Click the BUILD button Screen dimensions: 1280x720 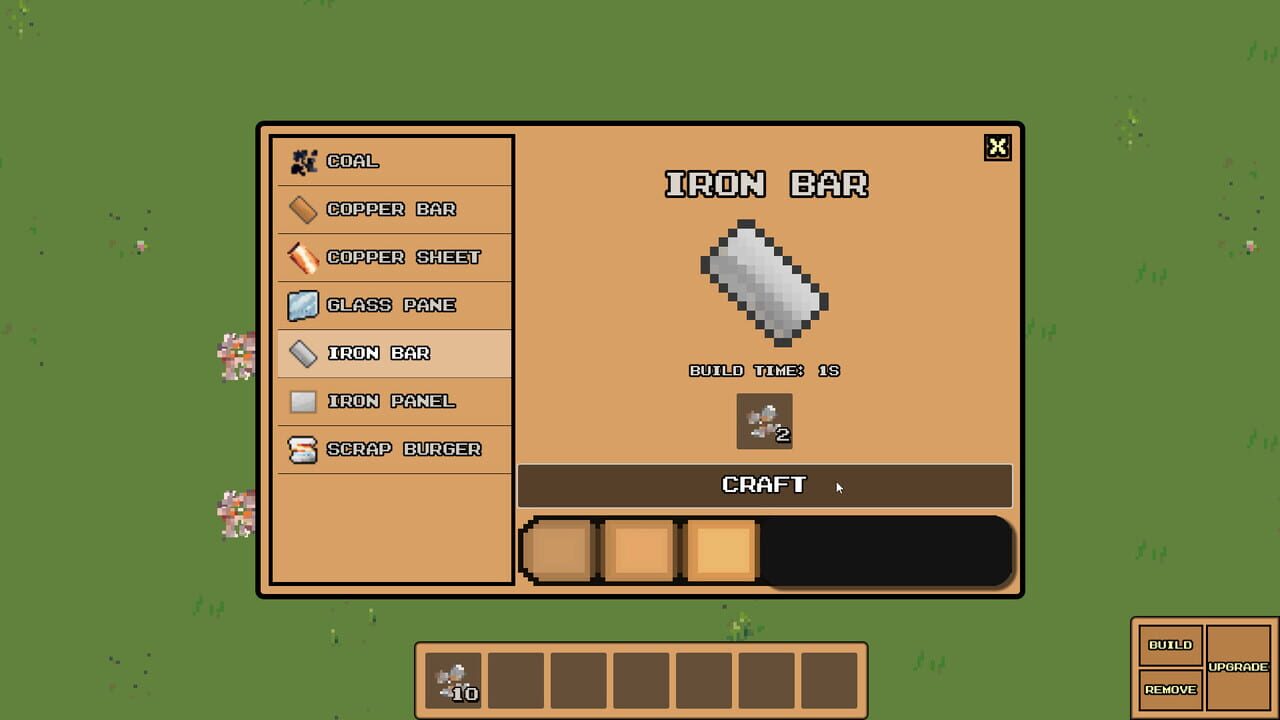1170,646
